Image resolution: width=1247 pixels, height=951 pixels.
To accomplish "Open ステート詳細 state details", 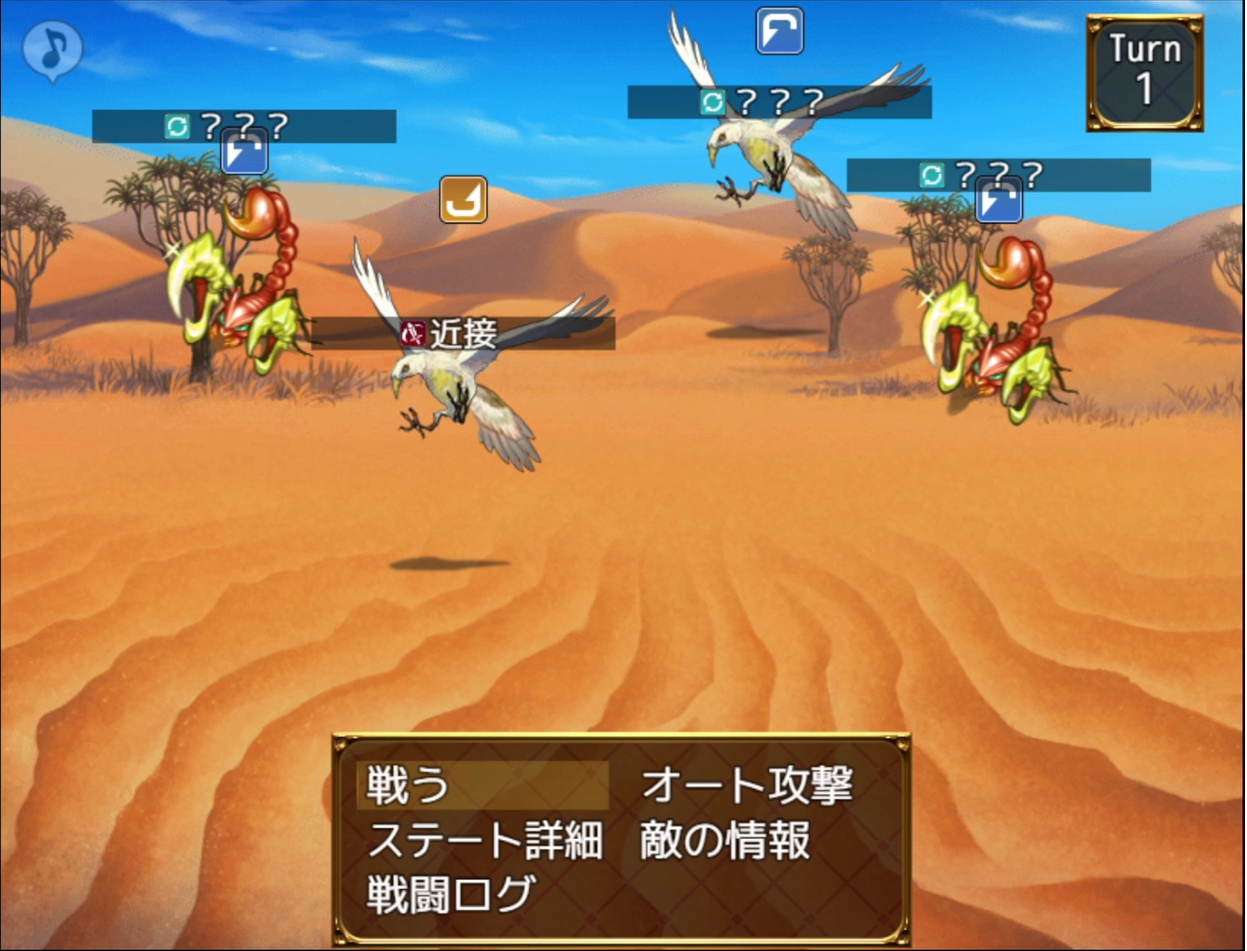I will tap(485, 841).
